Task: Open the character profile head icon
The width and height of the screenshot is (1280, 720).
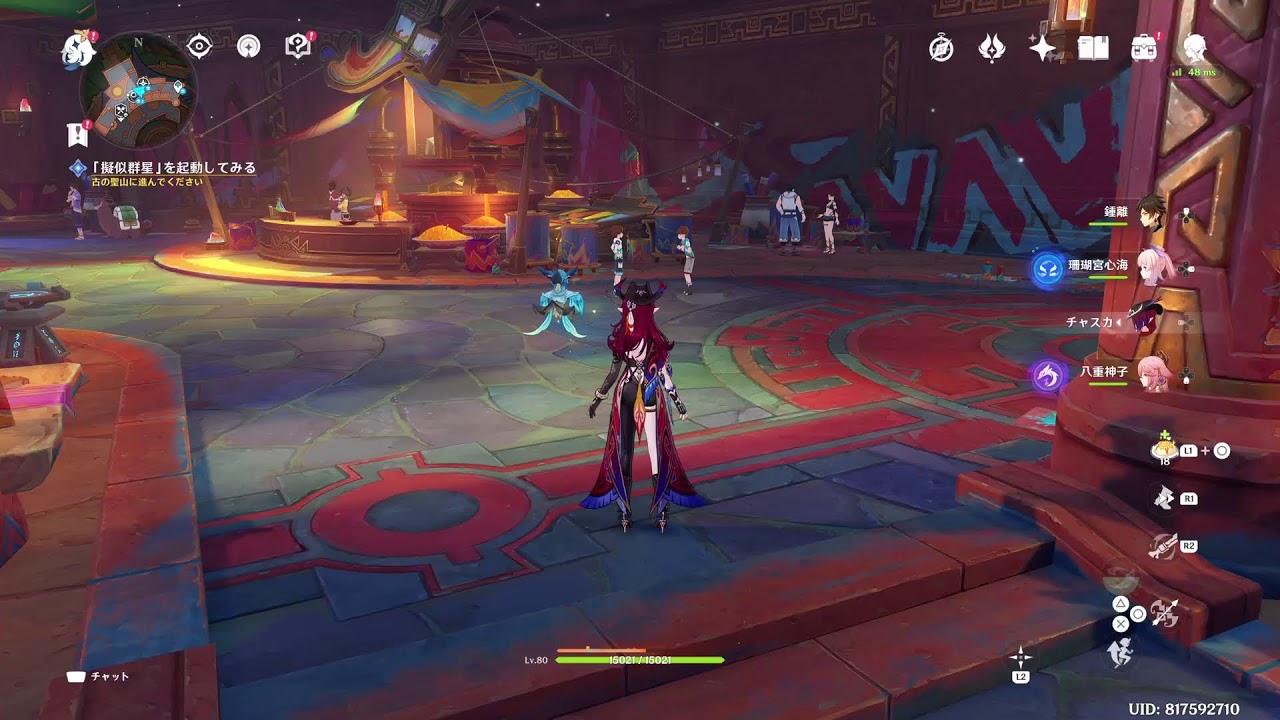Action: tap(1194, 46)
